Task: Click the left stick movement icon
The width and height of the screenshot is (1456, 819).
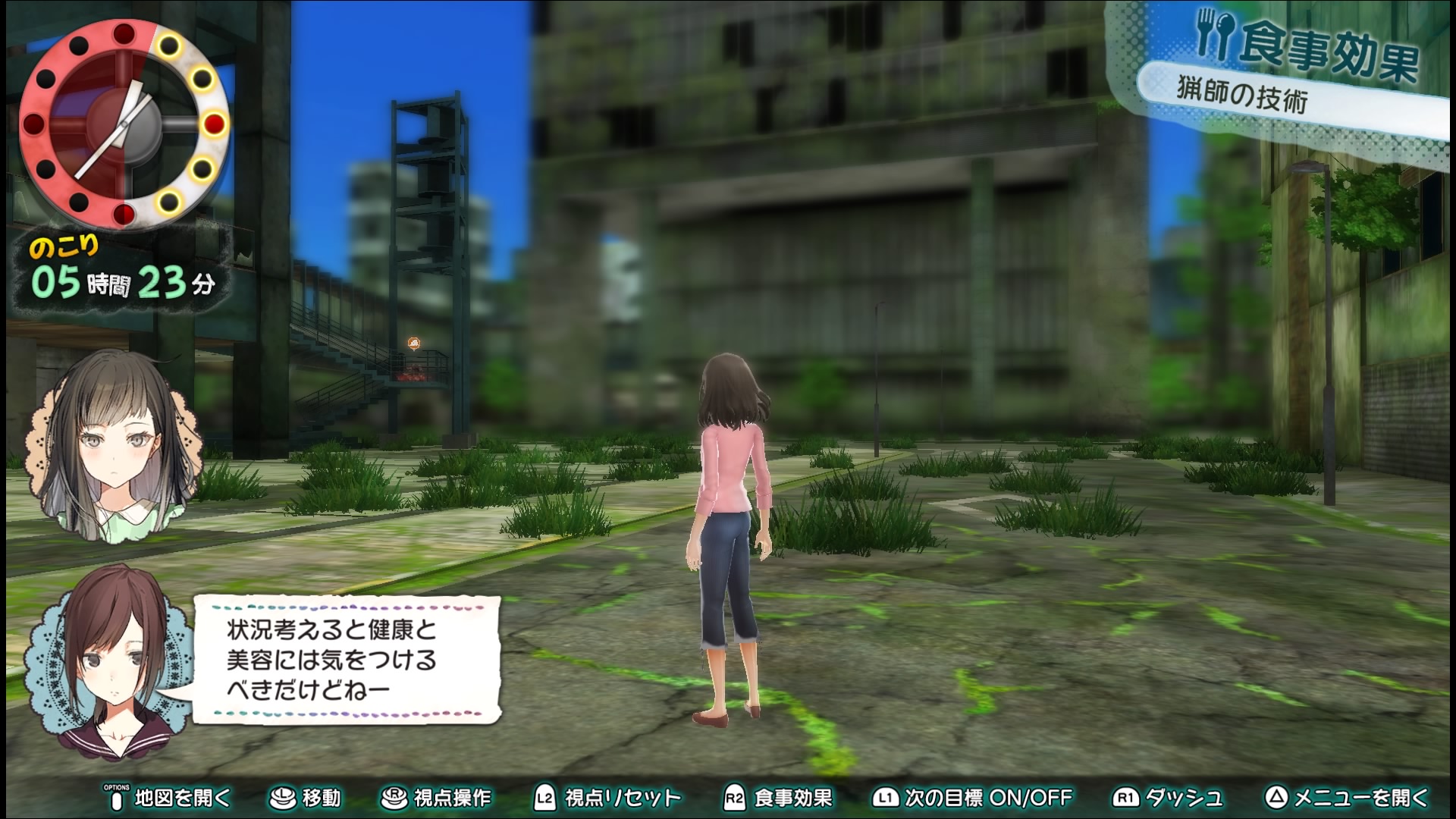Action: (x=283, y=797)
